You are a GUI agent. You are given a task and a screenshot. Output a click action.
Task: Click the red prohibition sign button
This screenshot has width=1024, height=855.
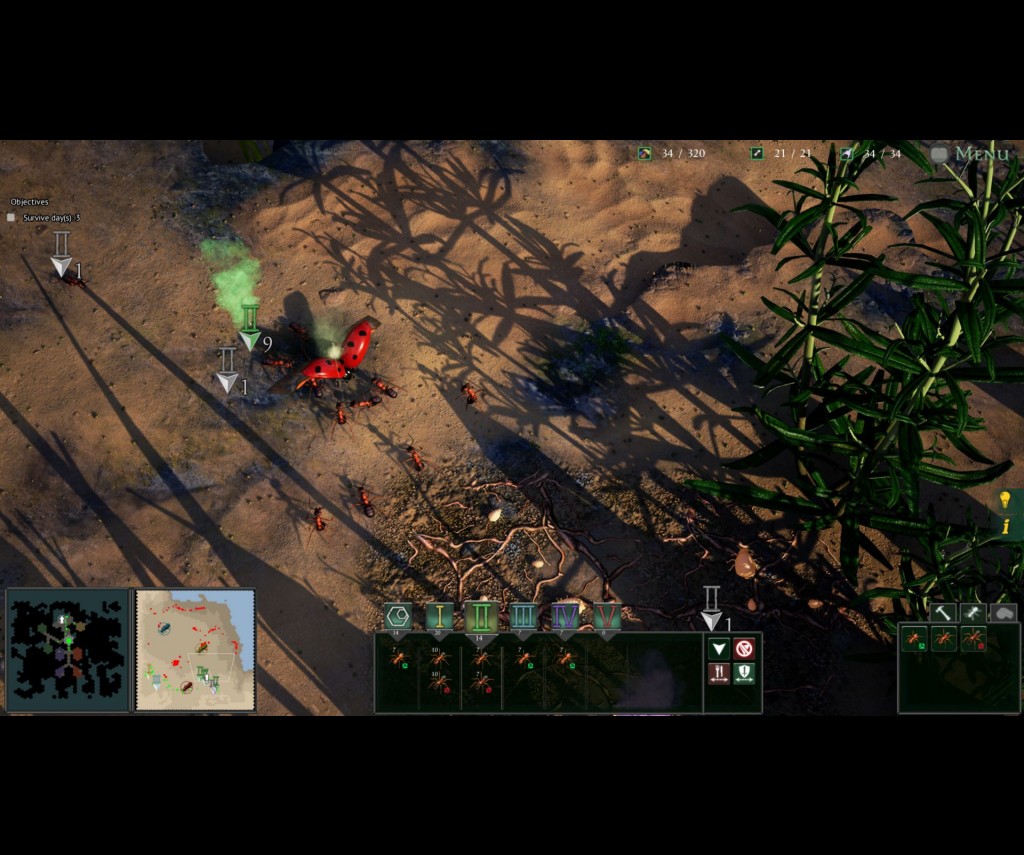coord(744,649)
